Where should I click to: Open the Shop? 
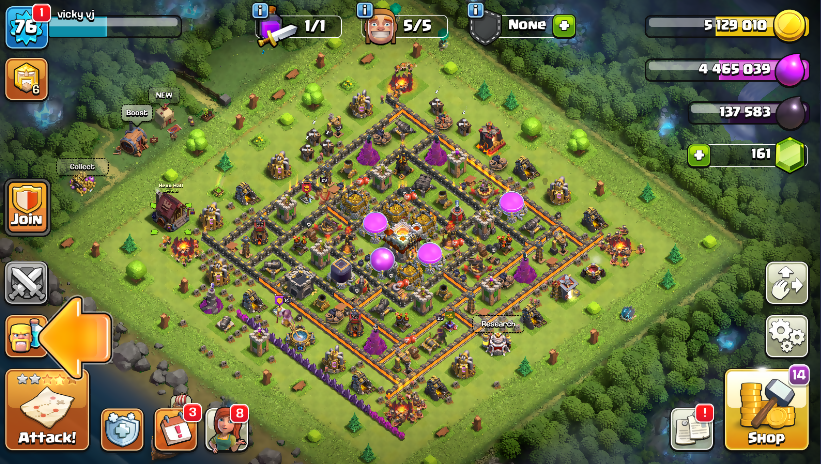point(766,411)
